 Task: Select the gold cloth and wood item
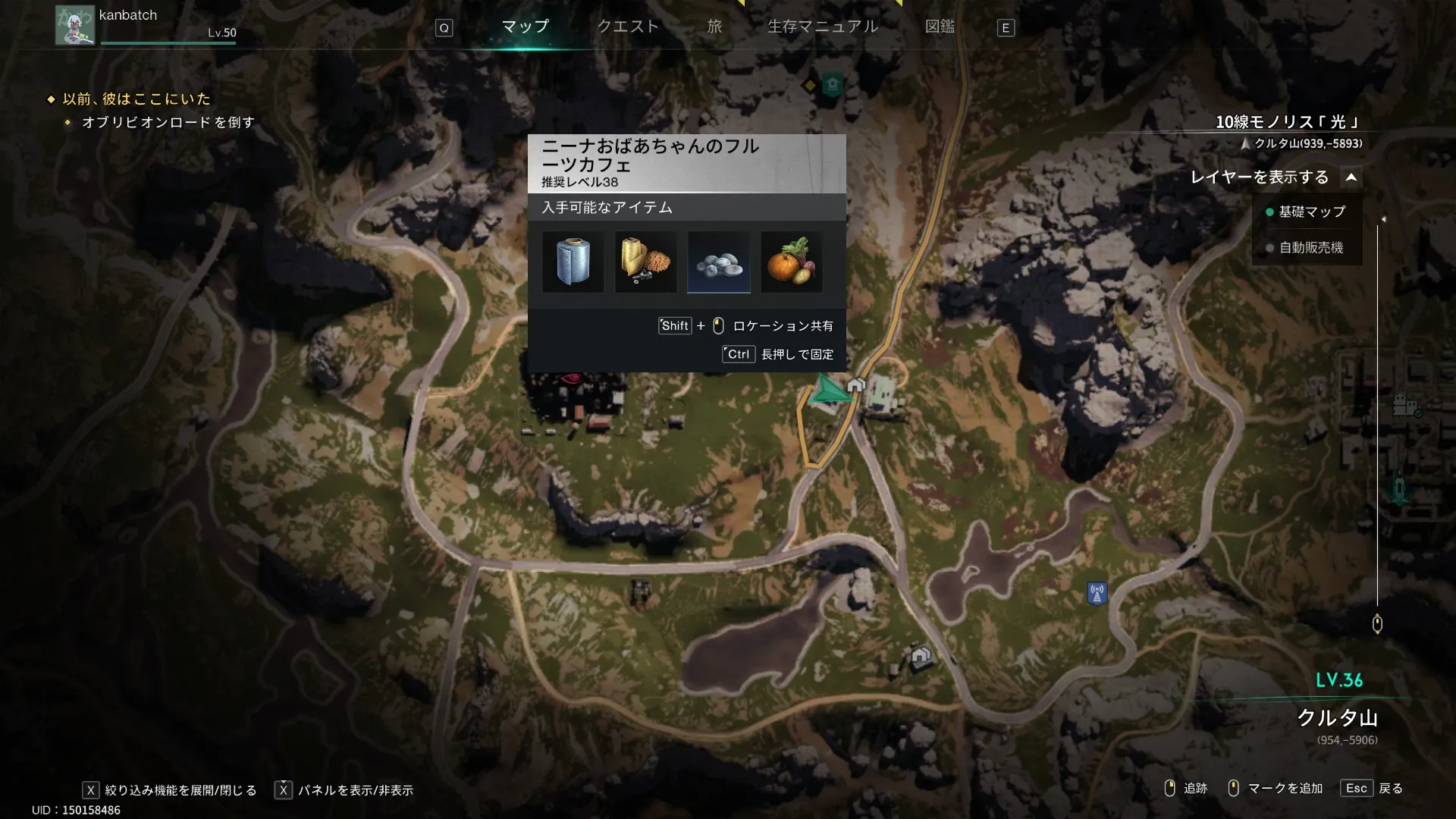pyautogui.click(x=645, y=262)
